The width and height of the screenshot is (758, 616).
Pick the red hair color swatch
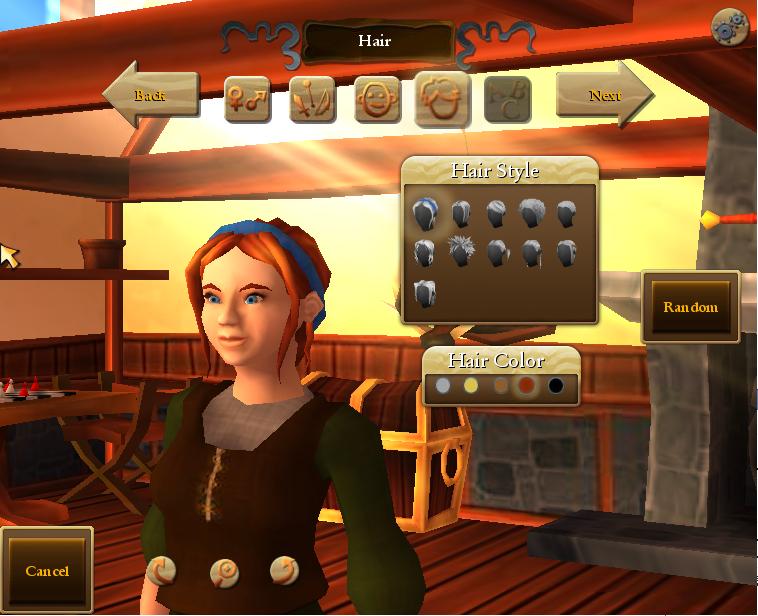527,385
